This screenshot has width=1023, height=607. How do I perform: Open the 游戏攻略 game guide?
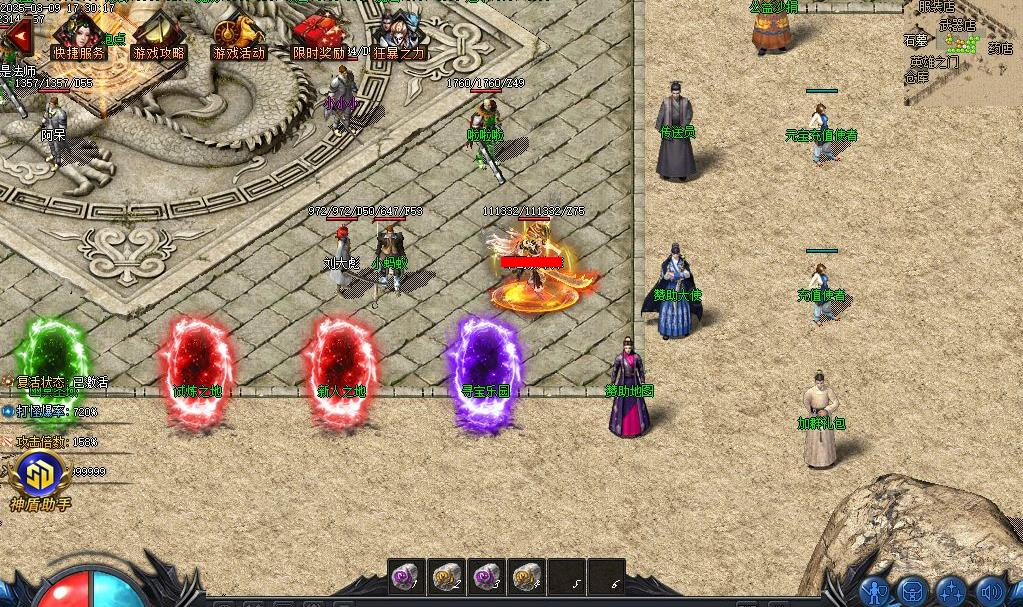(x=158, y=38)
